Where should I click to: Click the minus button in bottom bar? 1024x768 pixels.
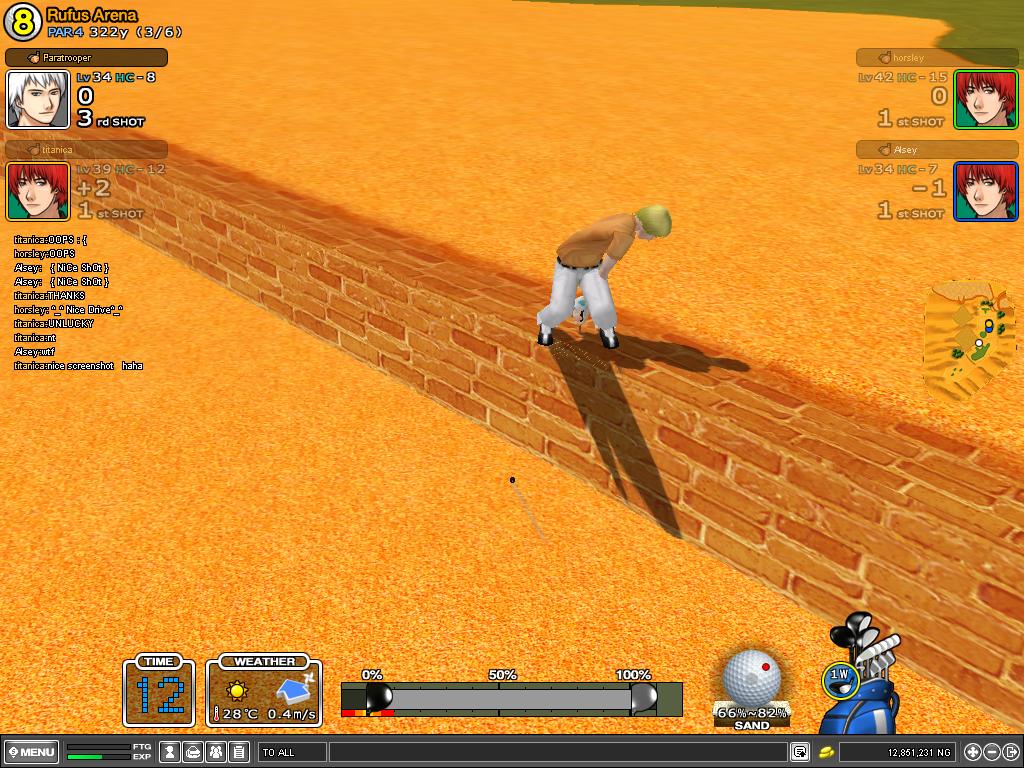(991, 752)
